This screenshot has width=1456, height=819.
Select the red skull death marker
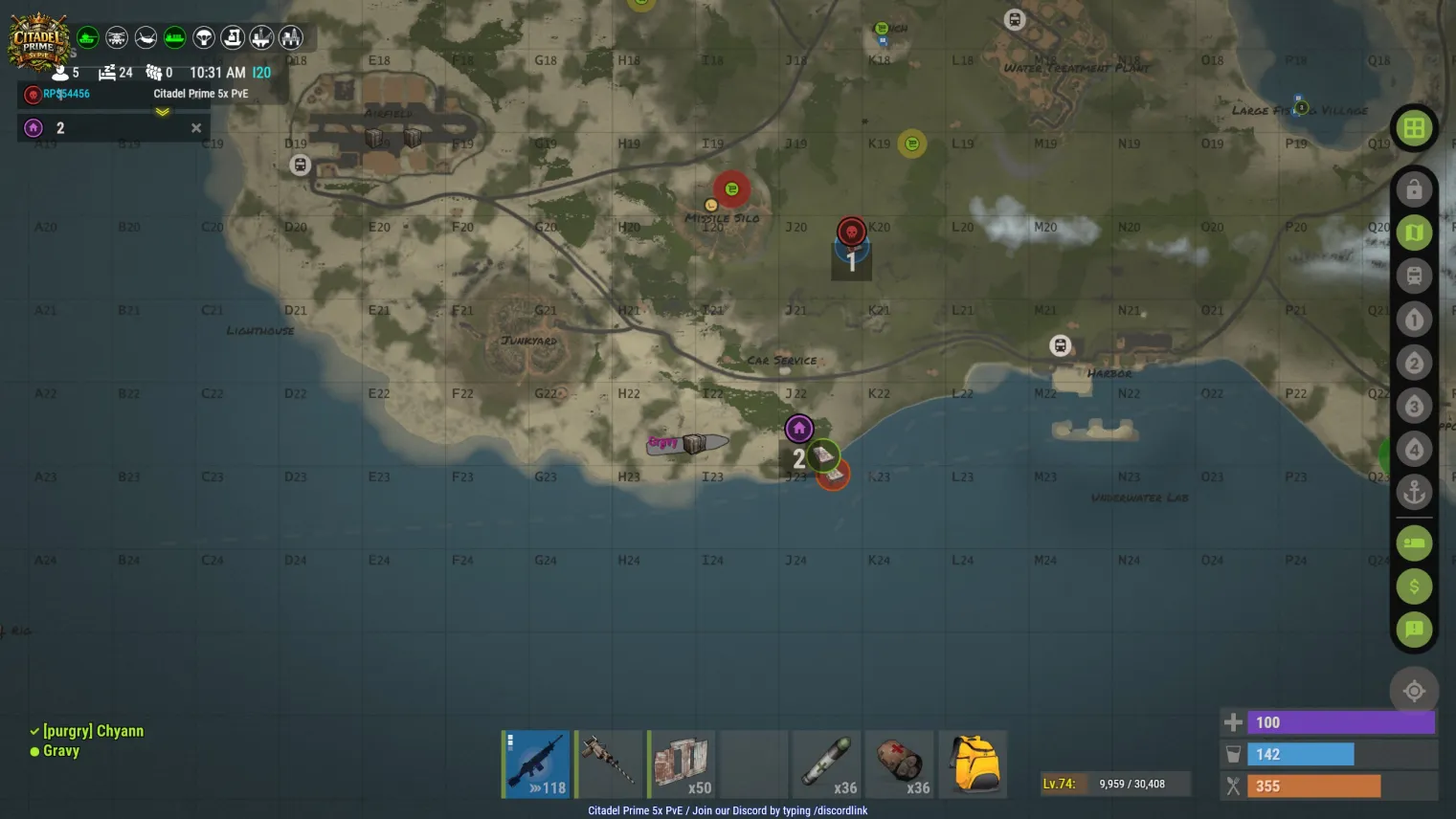(x=851, y=232)
